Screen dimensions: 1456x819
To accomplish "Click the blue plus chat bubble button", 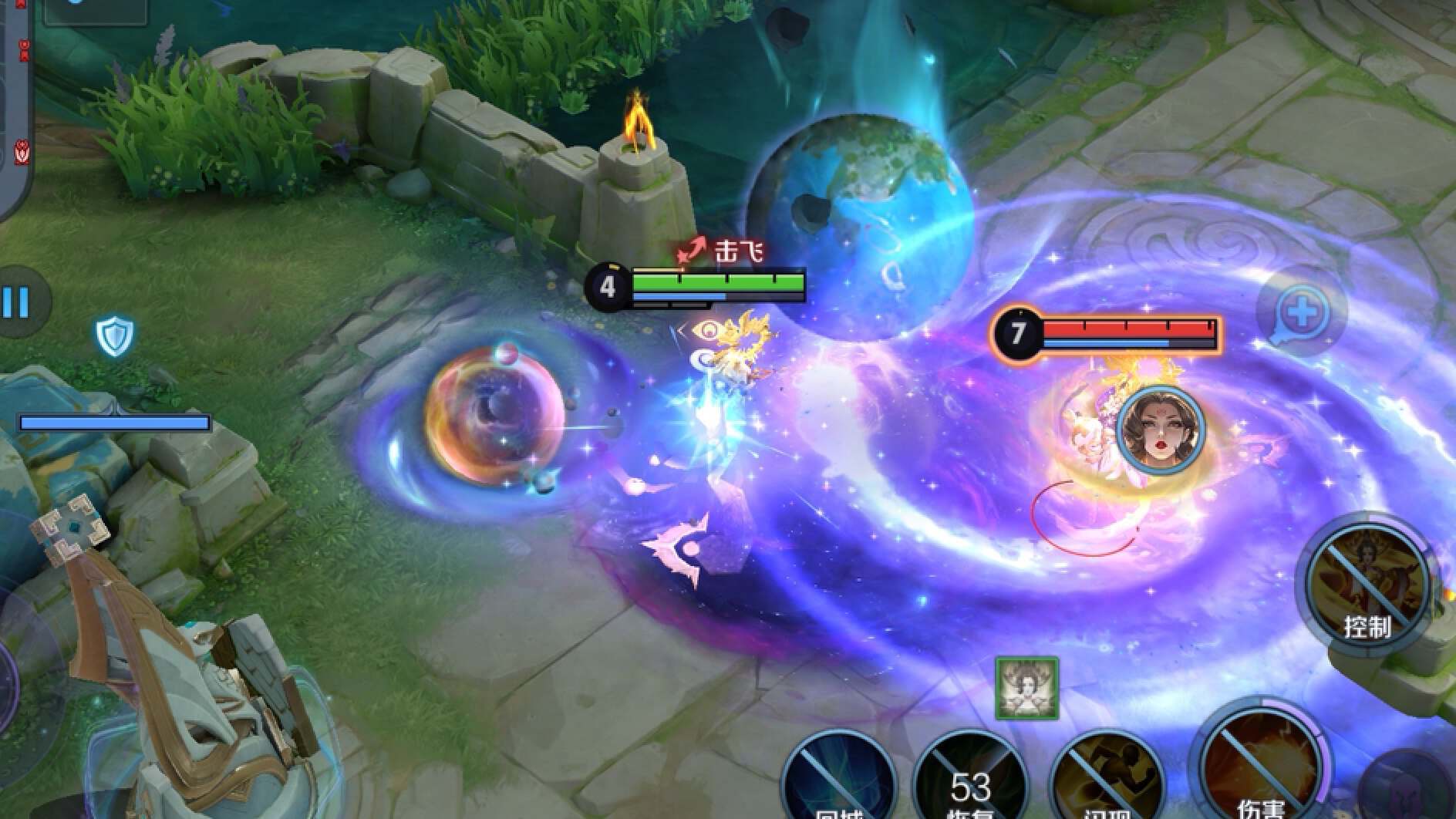I will click(x=1302, y=312).
